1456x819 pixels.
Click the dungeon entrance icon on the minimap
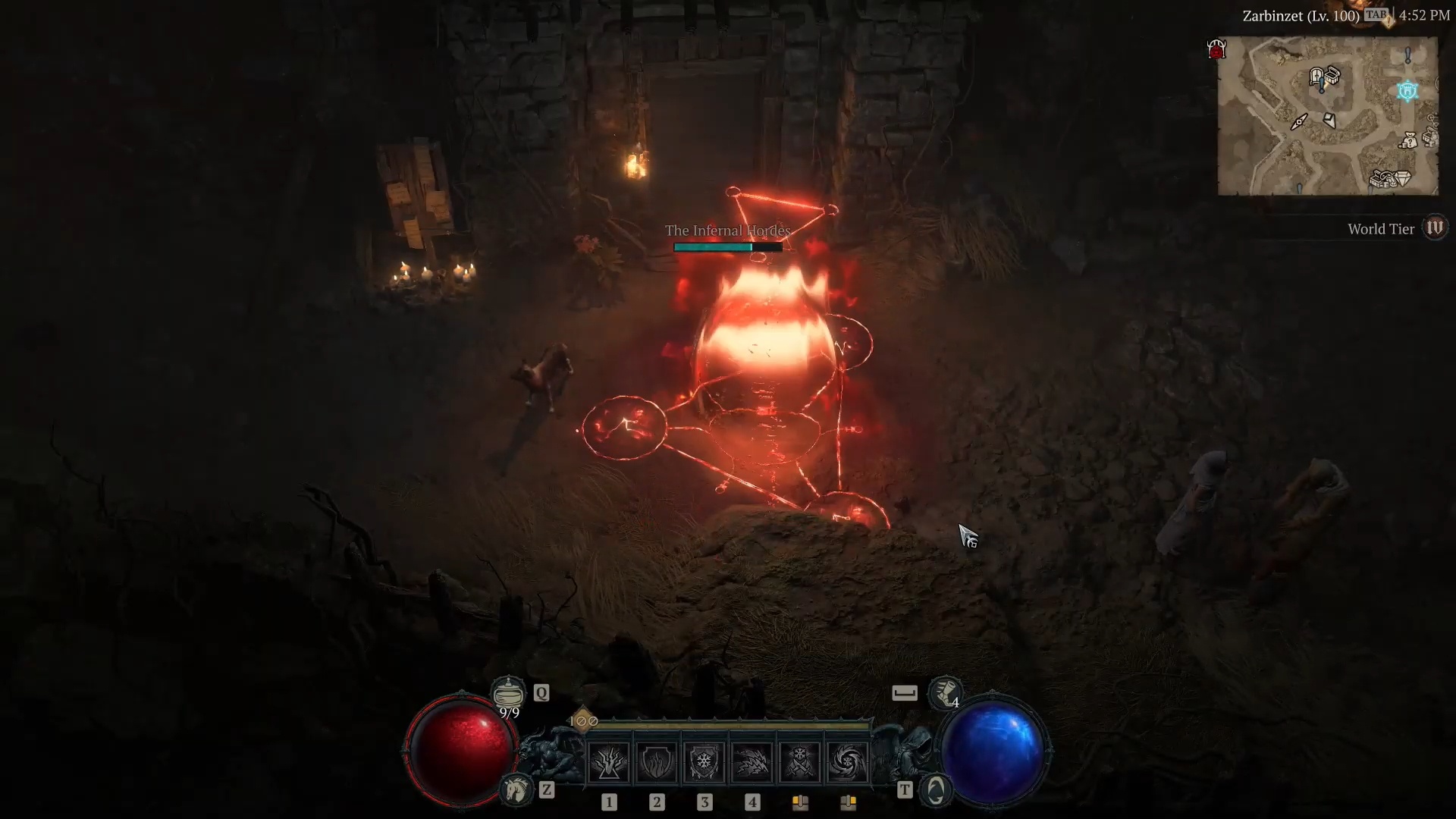(x=1316, y=76)
